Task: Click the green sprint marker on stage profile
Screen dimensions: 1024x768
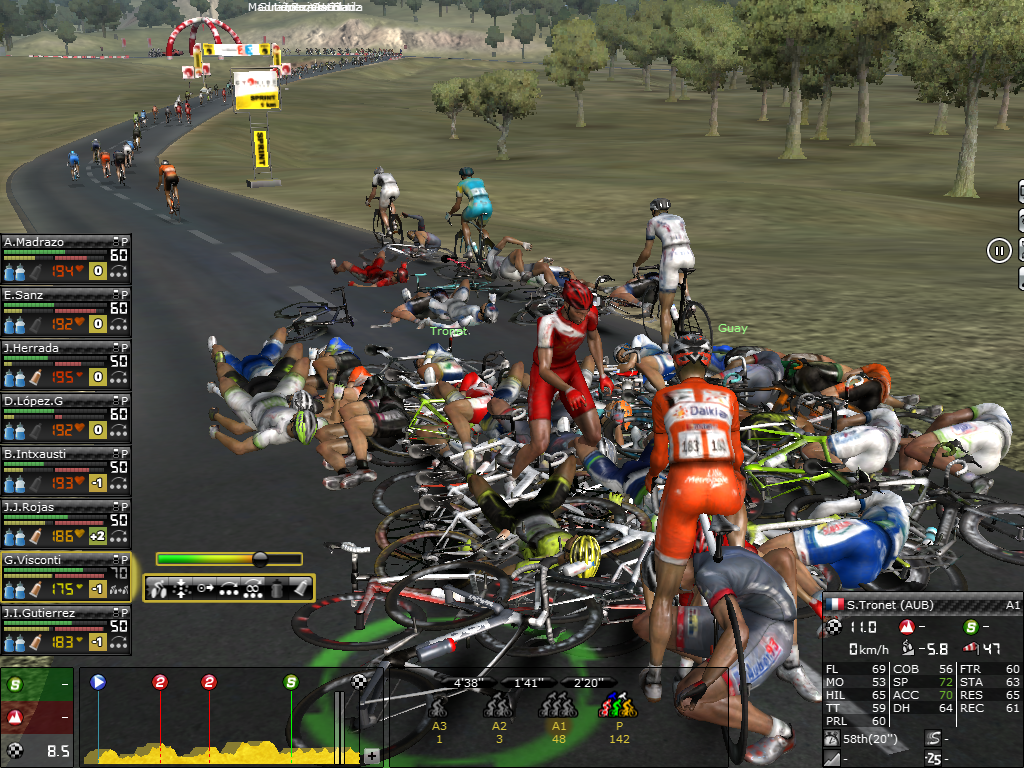Action: (x=291, y=682)
